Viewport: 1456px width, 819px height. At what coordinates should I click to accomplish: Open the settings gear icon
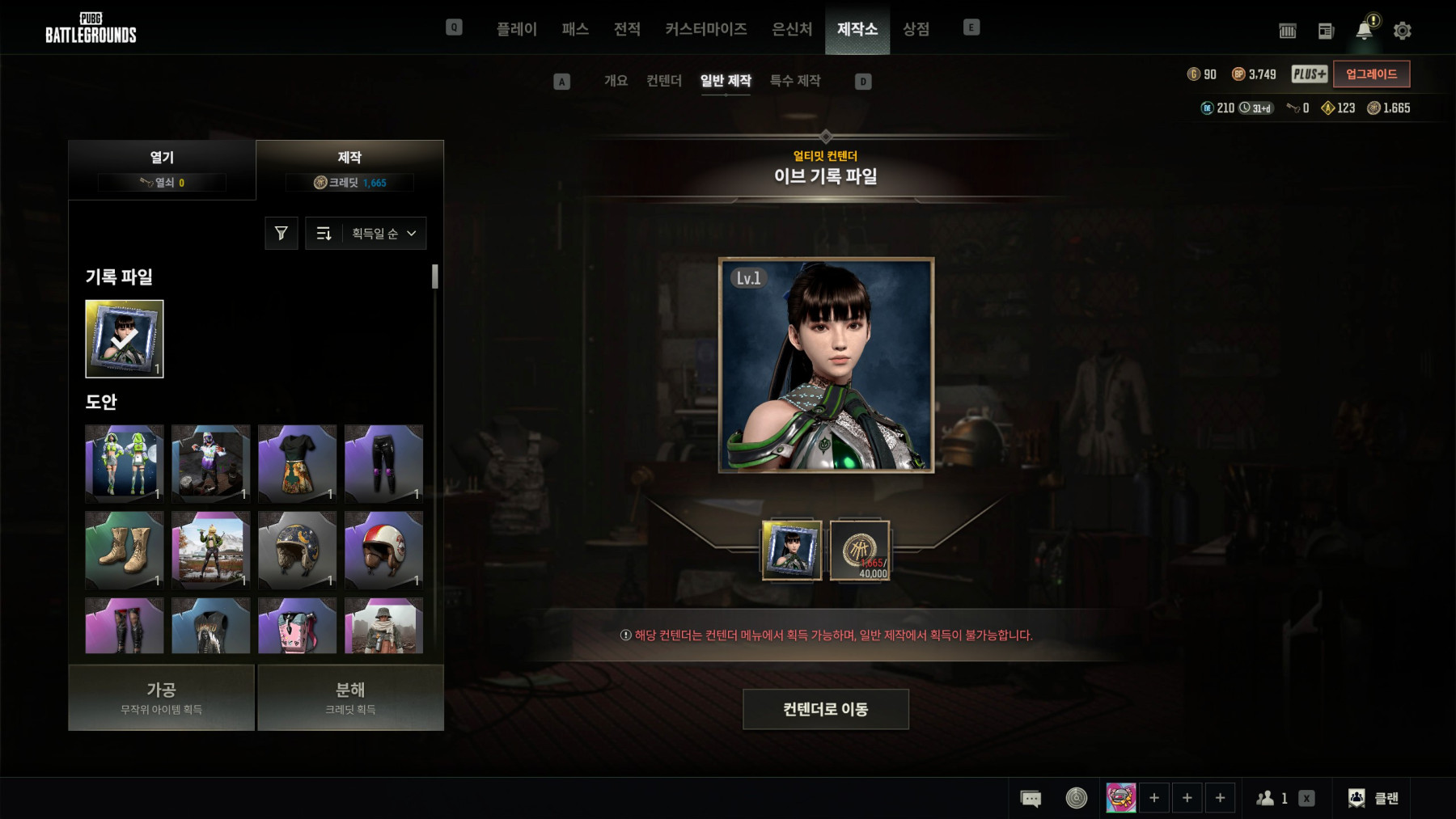(x=1402, y=31)
